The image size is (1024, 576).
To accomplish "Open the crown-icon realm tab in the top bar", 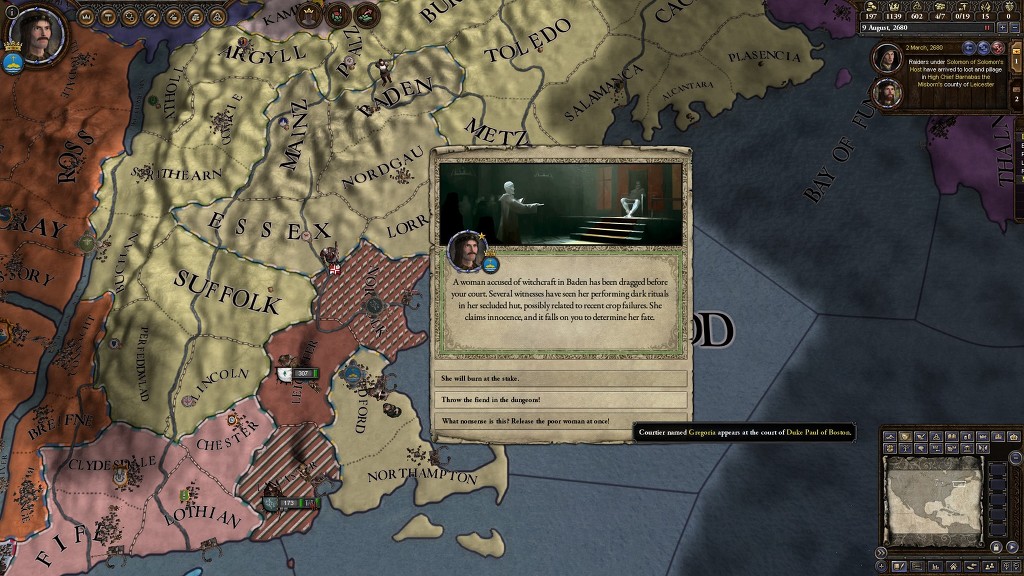I will tap(86, 17).
